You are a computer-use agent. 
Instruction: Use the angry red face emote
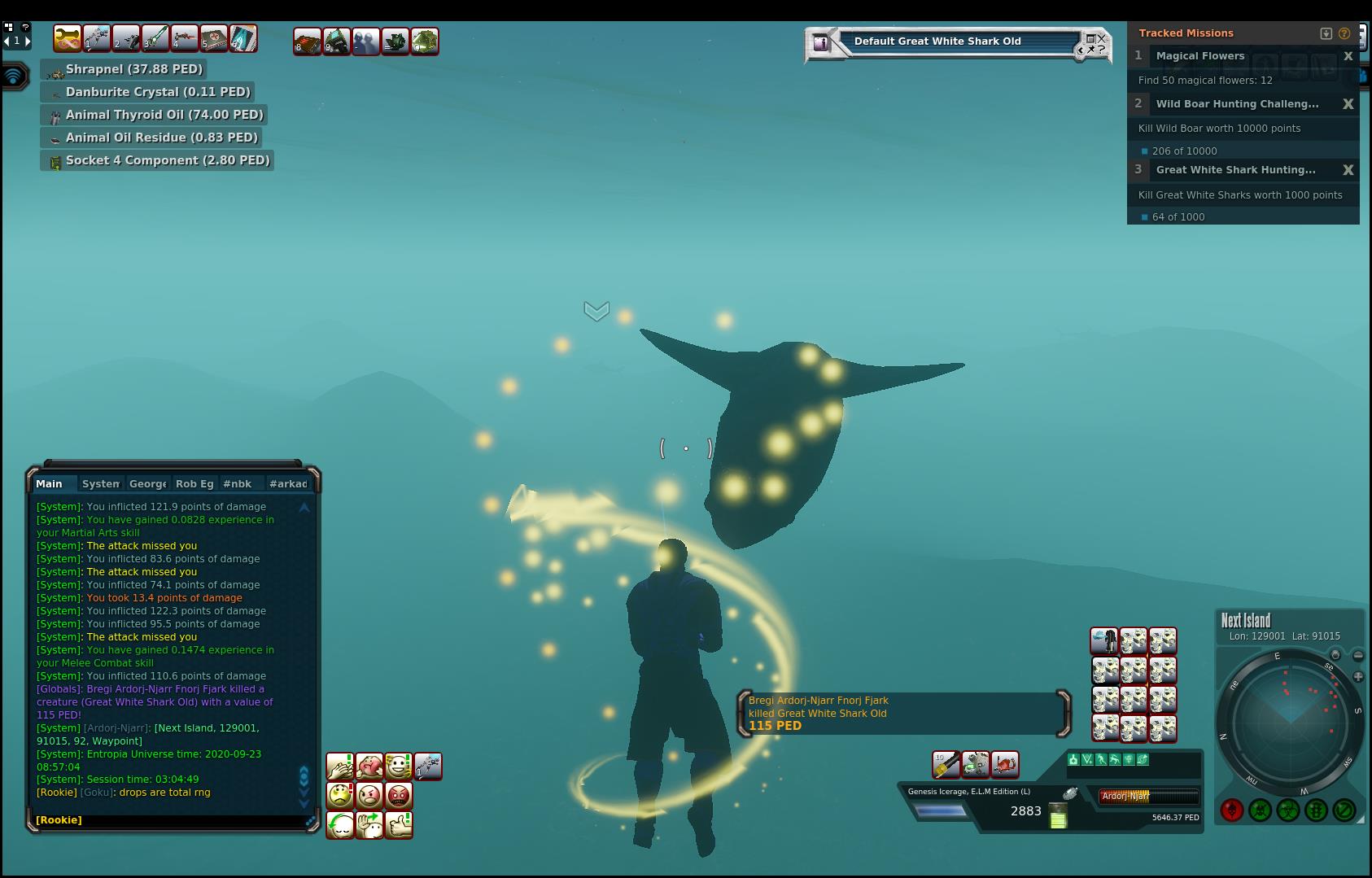point(399,795)
